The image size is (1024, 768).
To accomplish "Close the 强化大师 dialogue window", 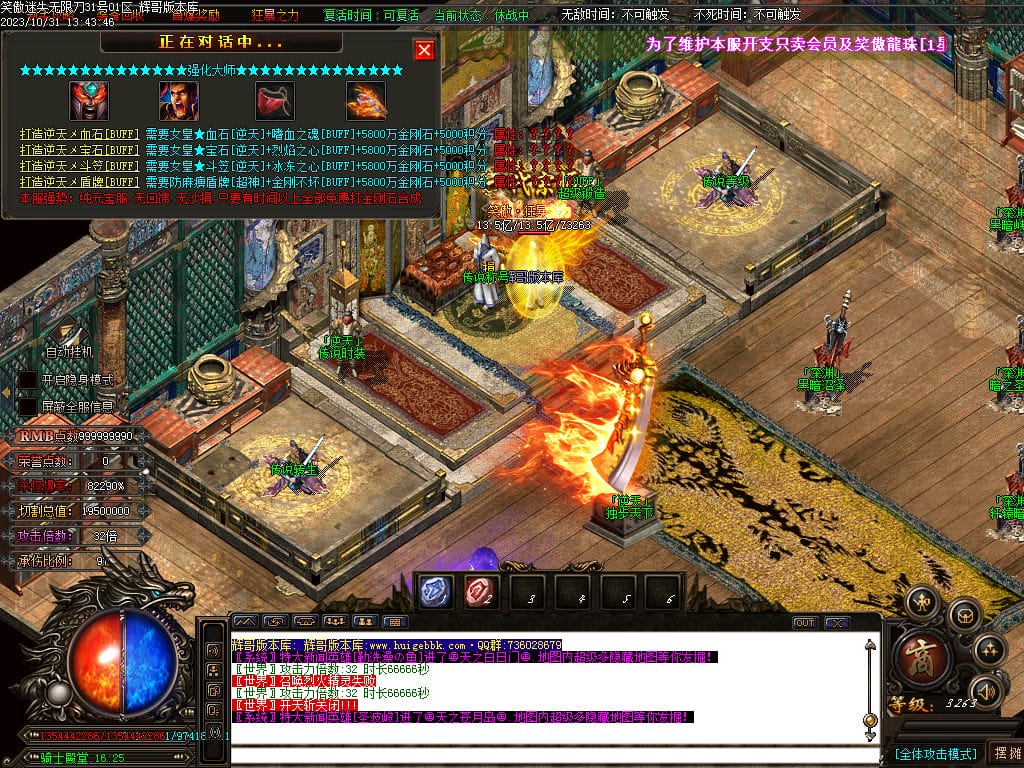I will click(424, 50).
